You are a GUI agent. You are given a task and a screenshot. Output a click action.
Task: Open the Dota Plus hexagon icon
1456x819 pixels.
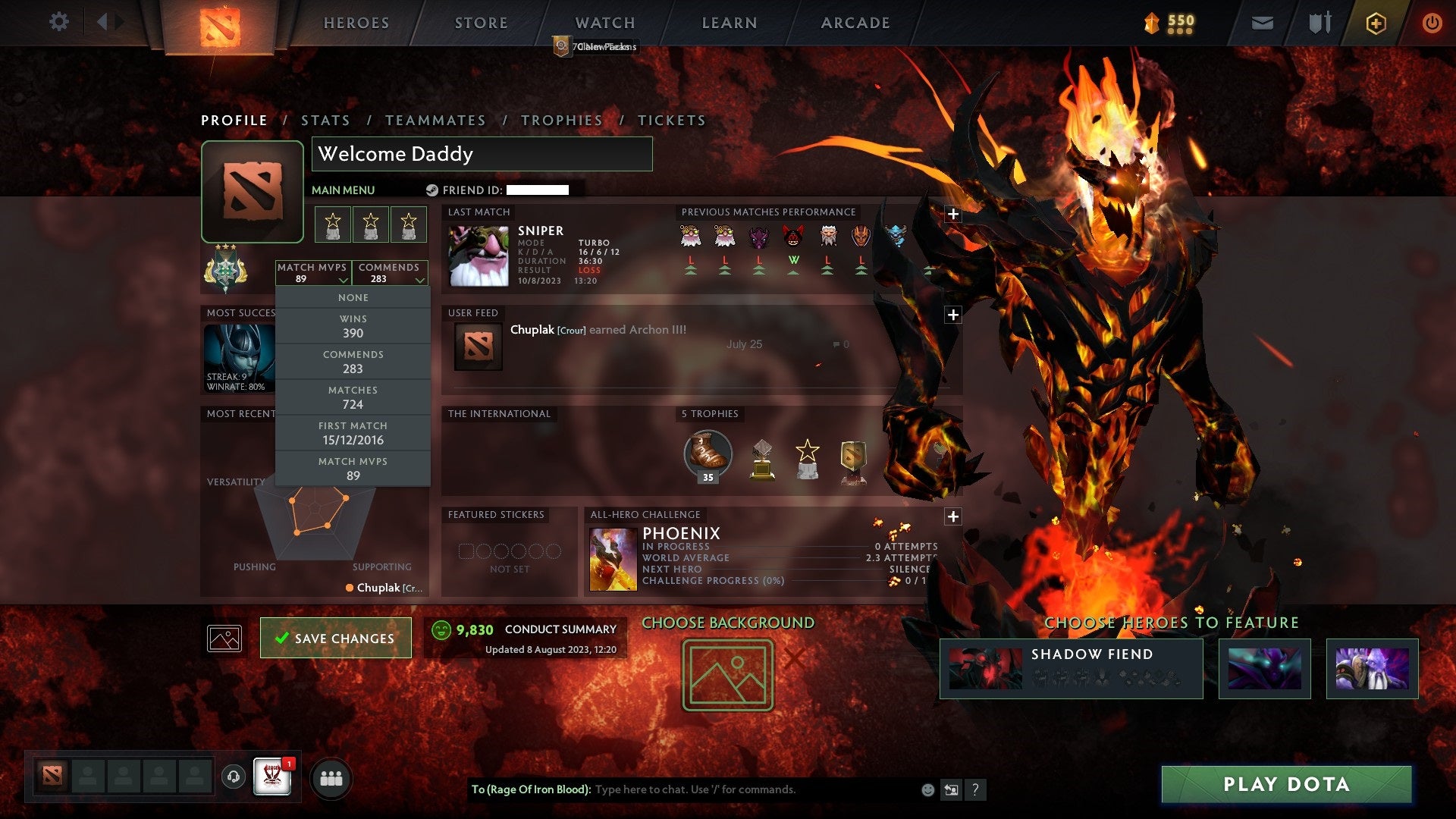point(1376,23)
